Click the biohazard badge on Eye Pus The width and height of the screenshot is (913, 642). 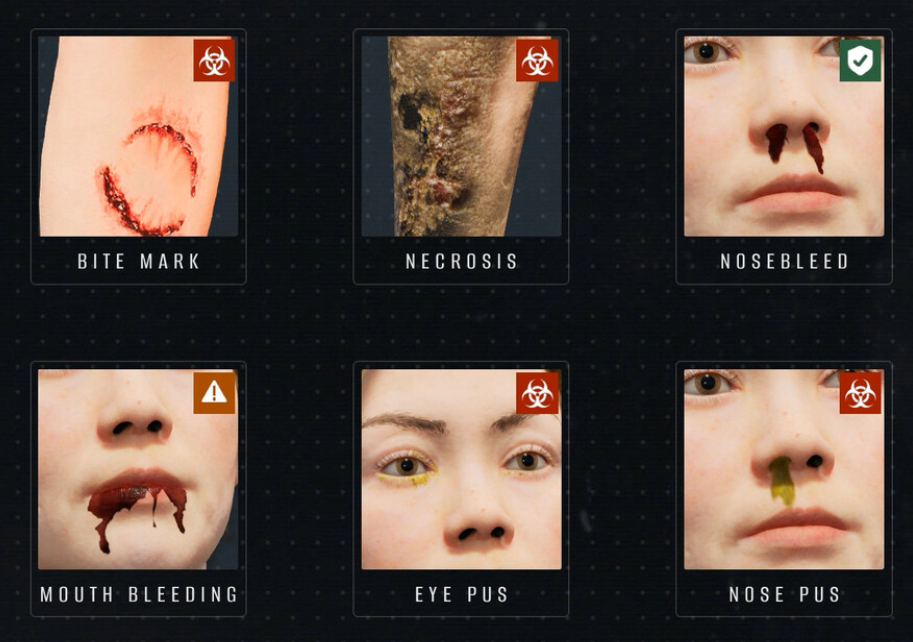tap(537, 393)
